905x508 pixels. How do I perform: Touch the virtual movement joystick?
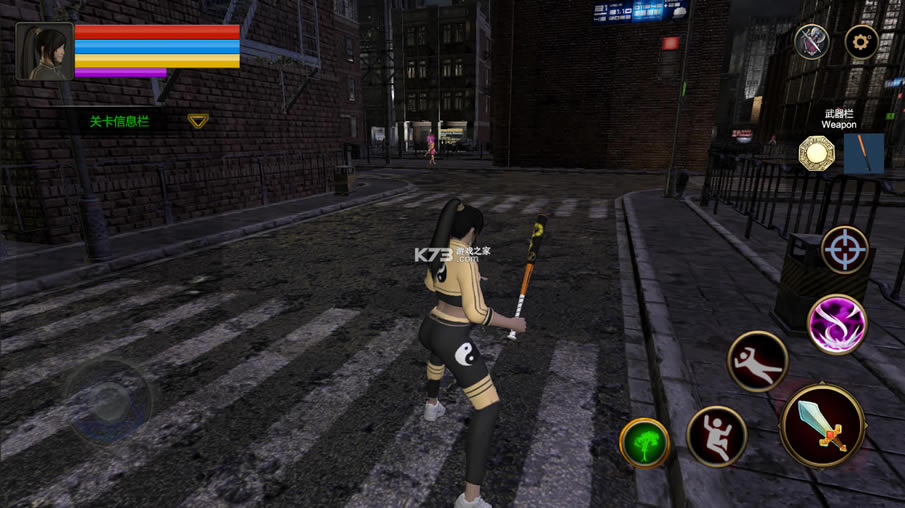(109, 402)
